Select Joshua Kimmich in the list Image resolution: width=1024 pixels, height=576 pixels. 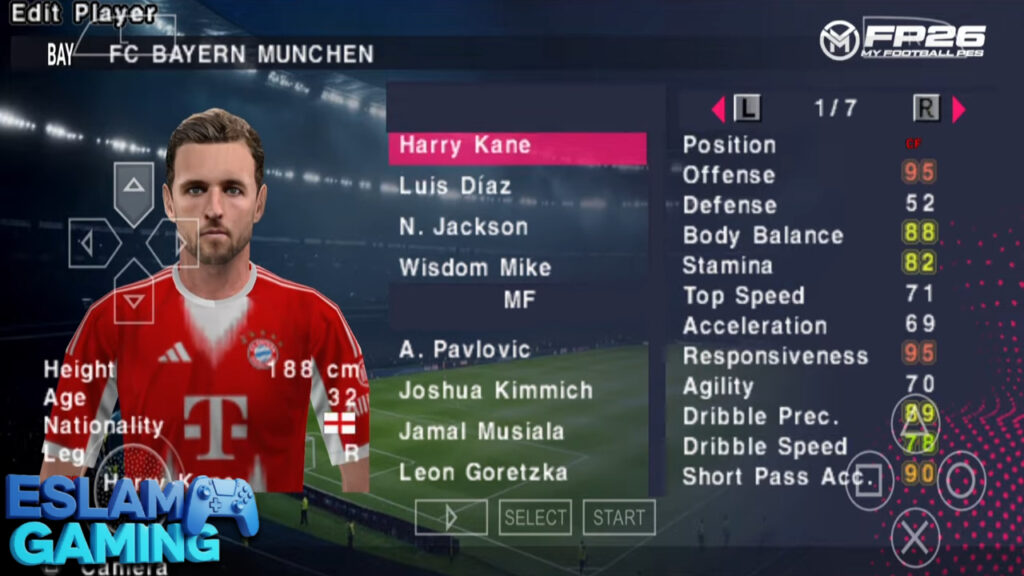496,390
